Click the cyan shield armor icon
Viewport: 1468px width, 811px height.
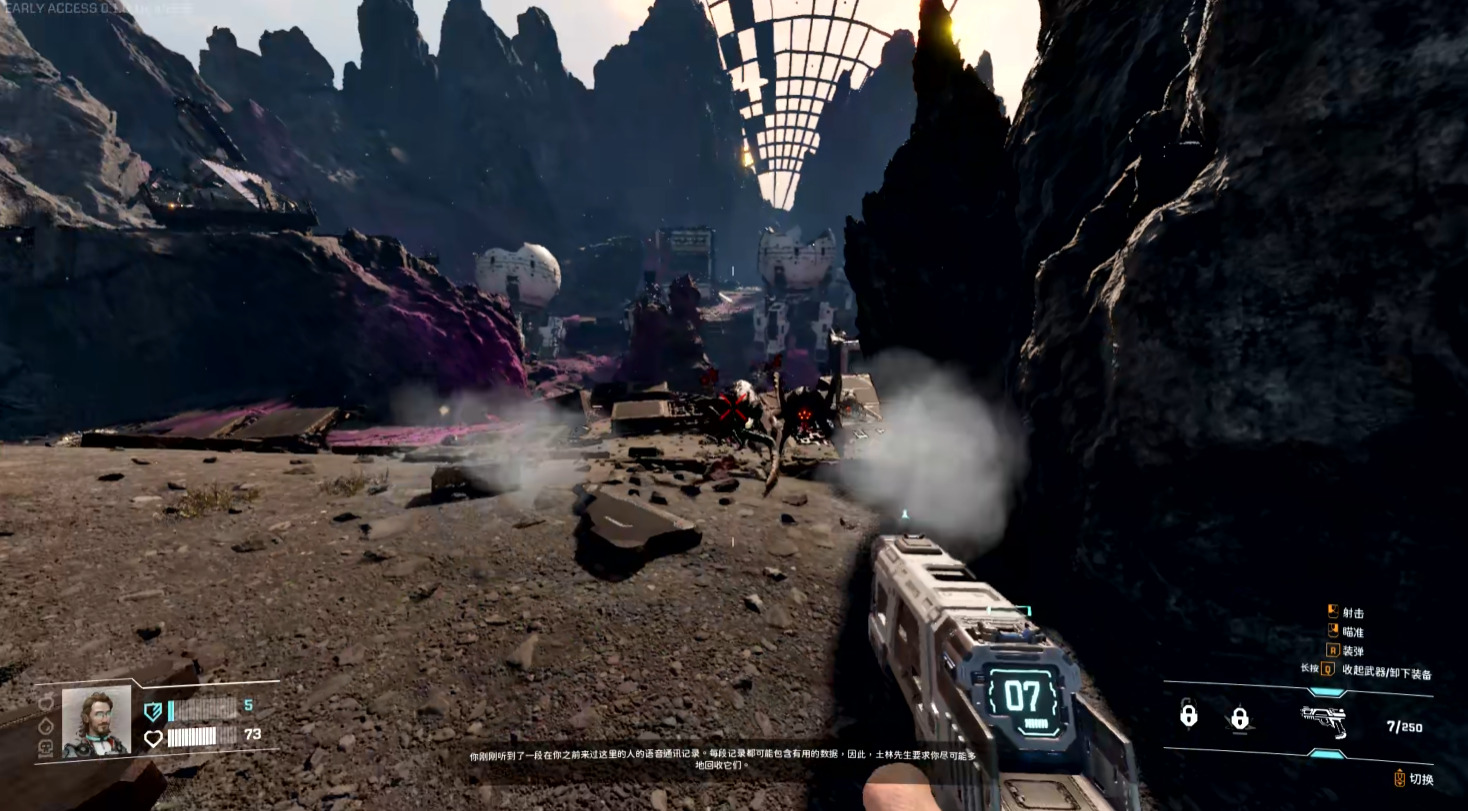click(153, 711)
